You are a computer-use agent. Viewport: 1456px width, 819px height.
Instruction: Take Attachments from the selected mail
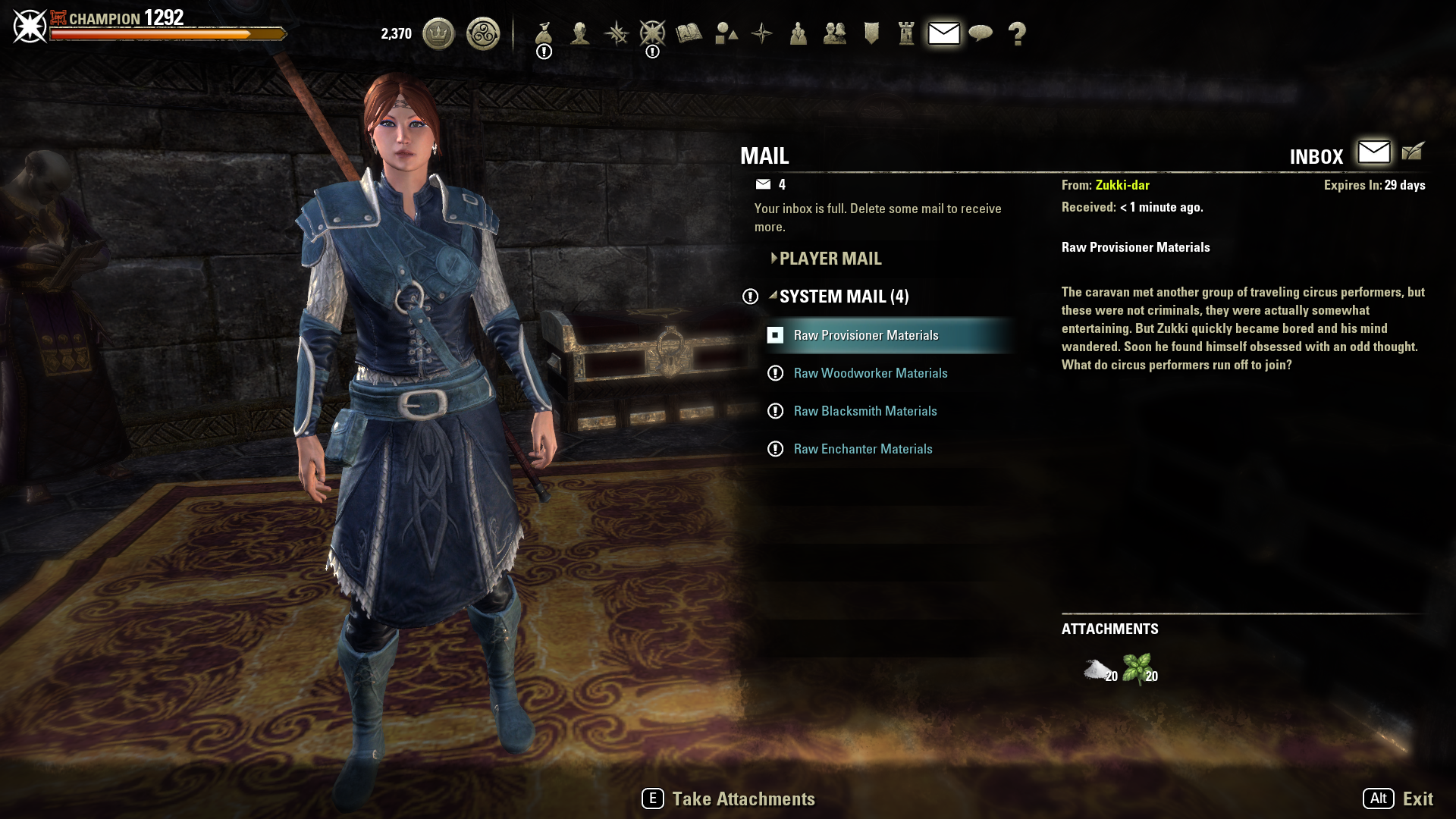(728, 799)
